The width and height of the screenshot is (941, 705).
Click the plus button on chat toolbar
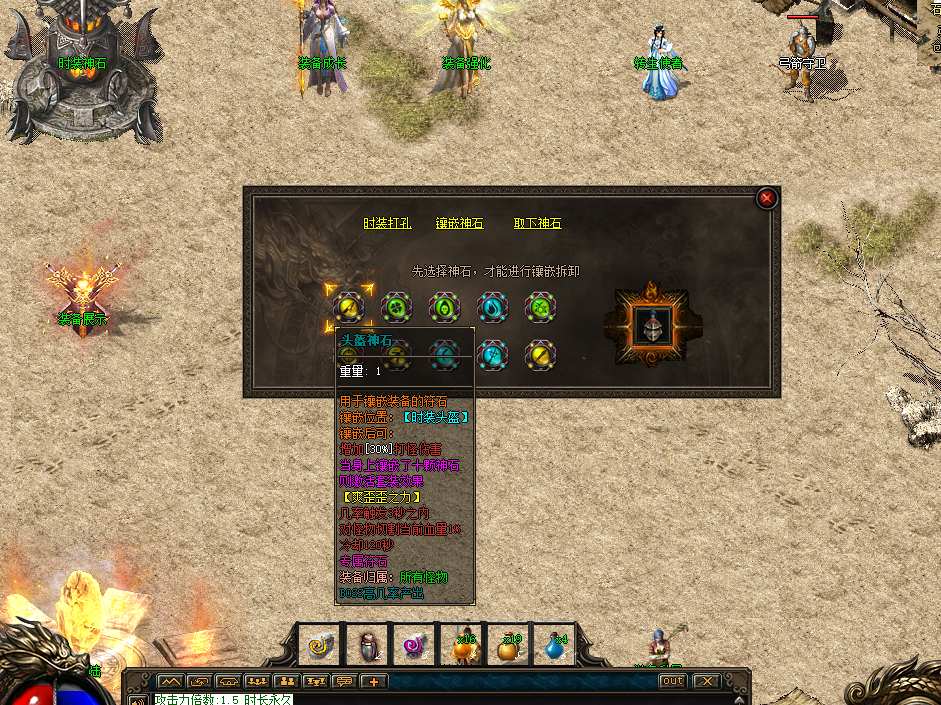pos(374,682)
